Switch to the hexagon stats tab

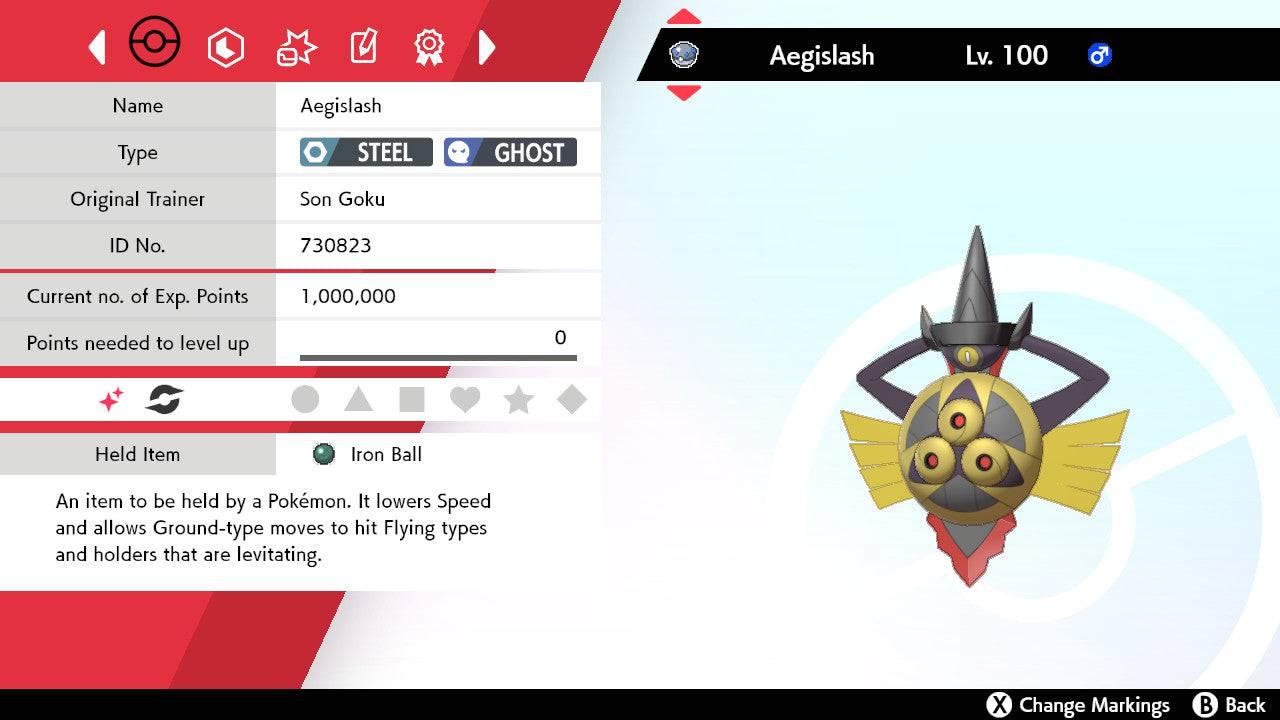click(225, 47)
